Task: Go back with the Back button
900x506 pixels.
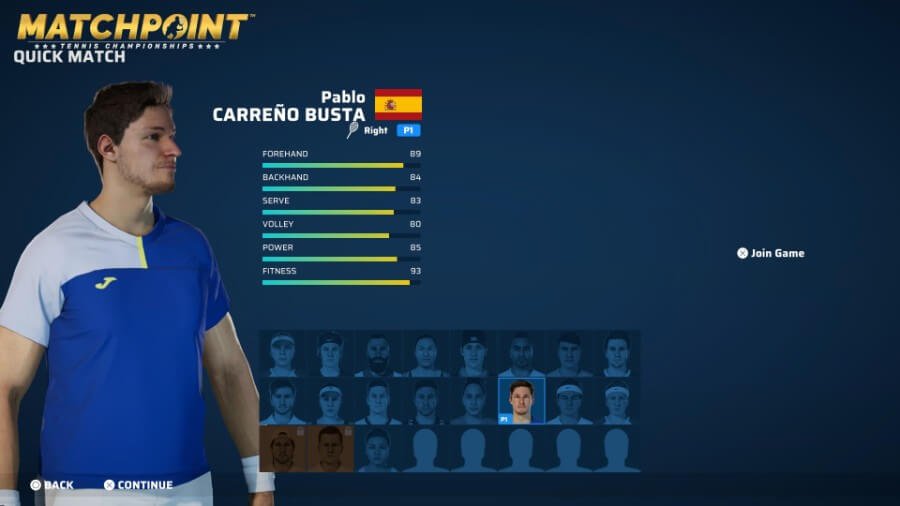Action: (x=52, y=485)
